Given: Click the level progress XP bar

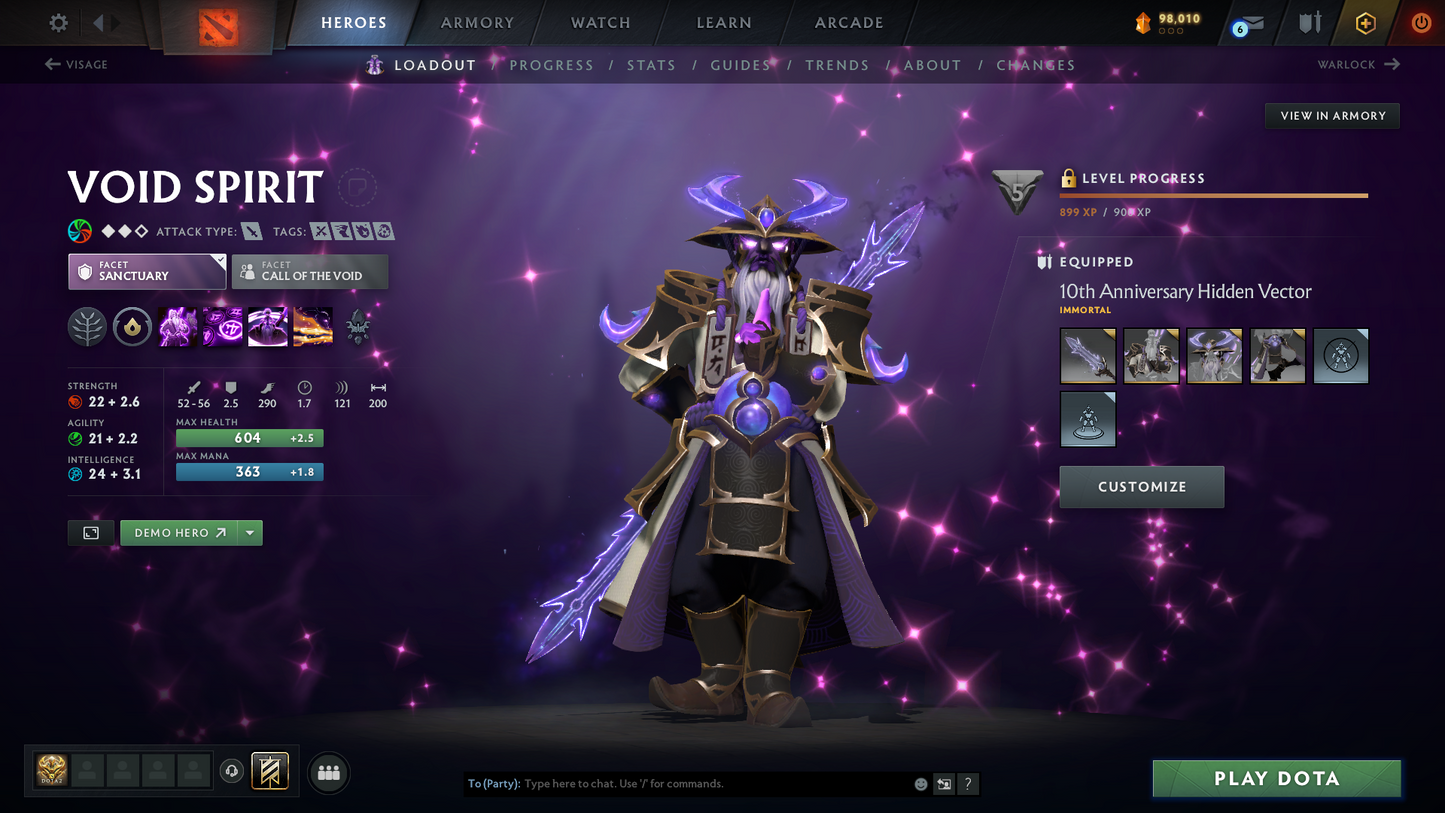Looking at the screenshot, I should click(1213, 196).
